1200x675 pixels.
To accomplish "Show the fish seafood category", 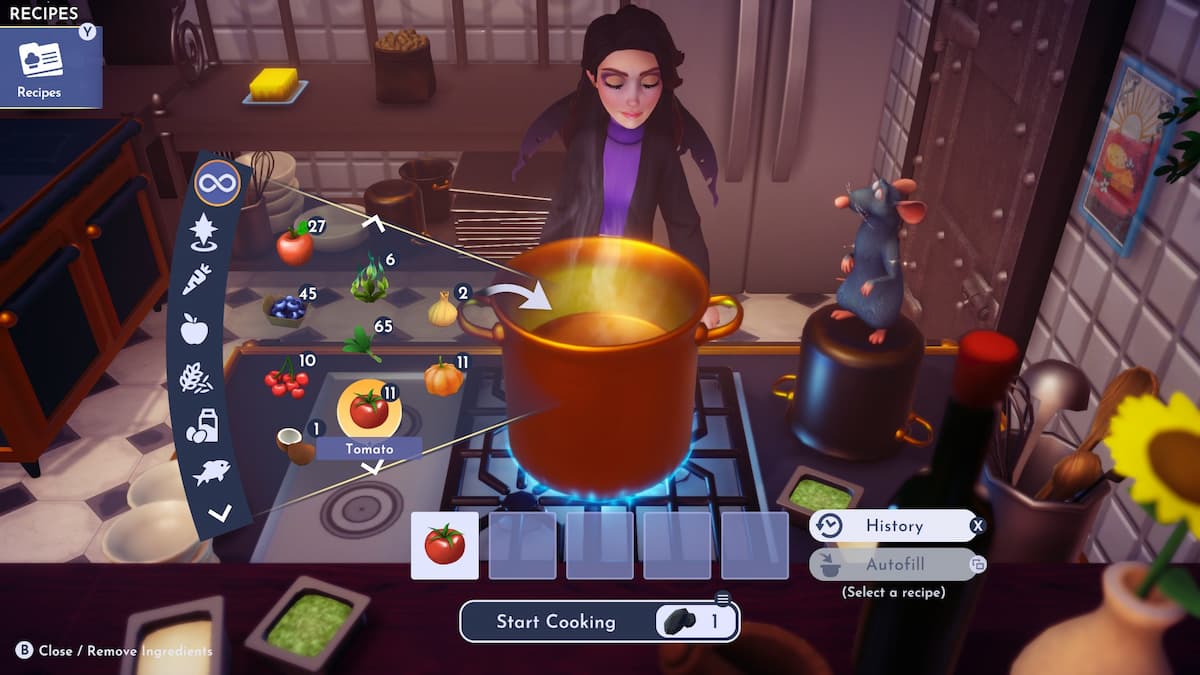I will tap(210, 472).
